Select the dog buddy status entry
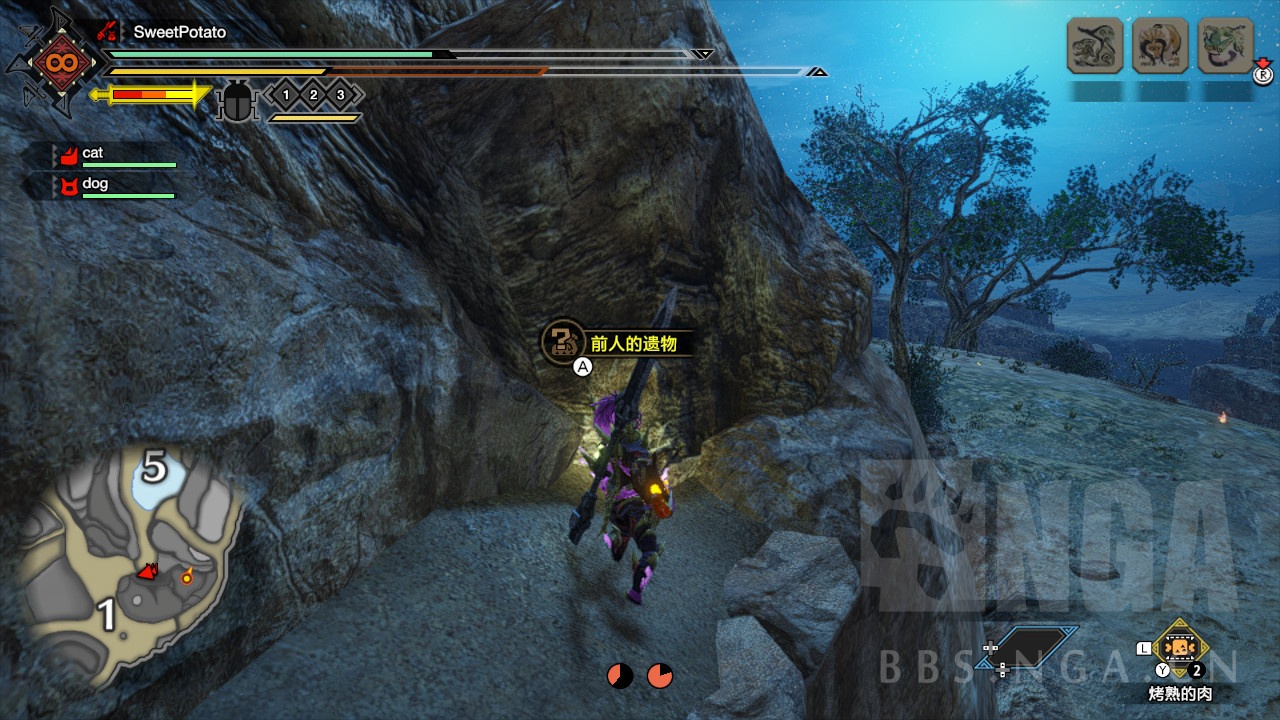 click(x=115, y=185)
